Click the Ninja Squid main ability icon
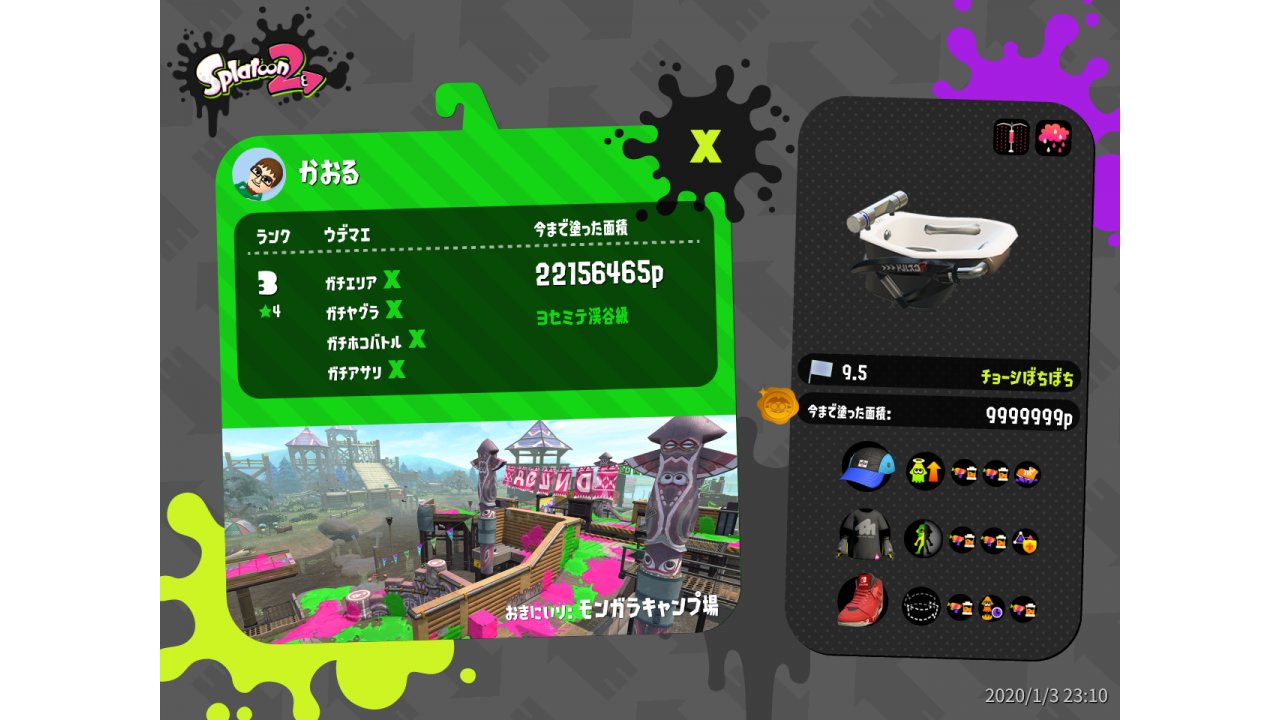The height and width of the screenshot is (720, 1280). pos(923,539)
